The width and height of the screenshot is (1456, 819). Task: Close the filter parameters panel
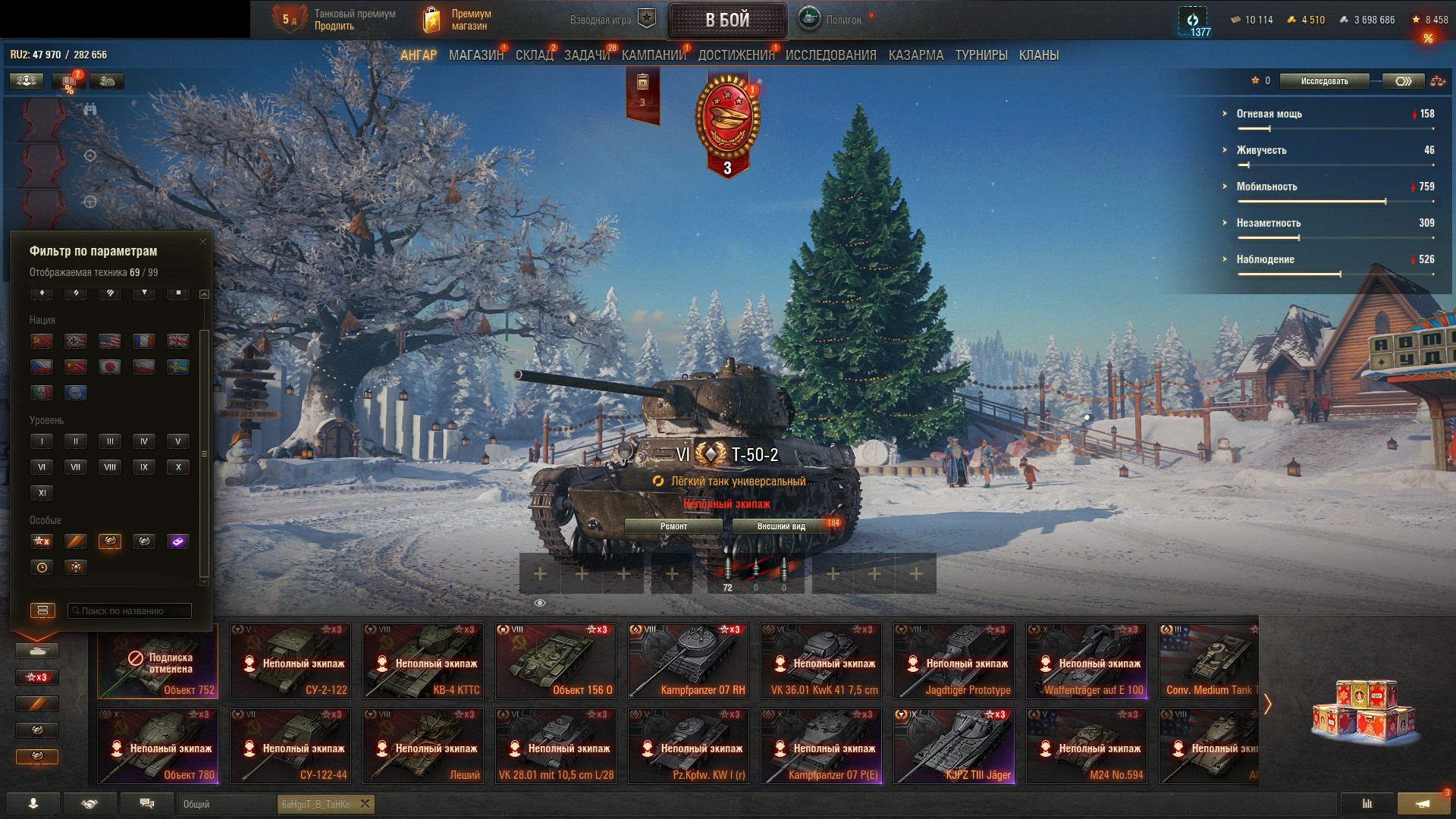(x=202, y=242)
